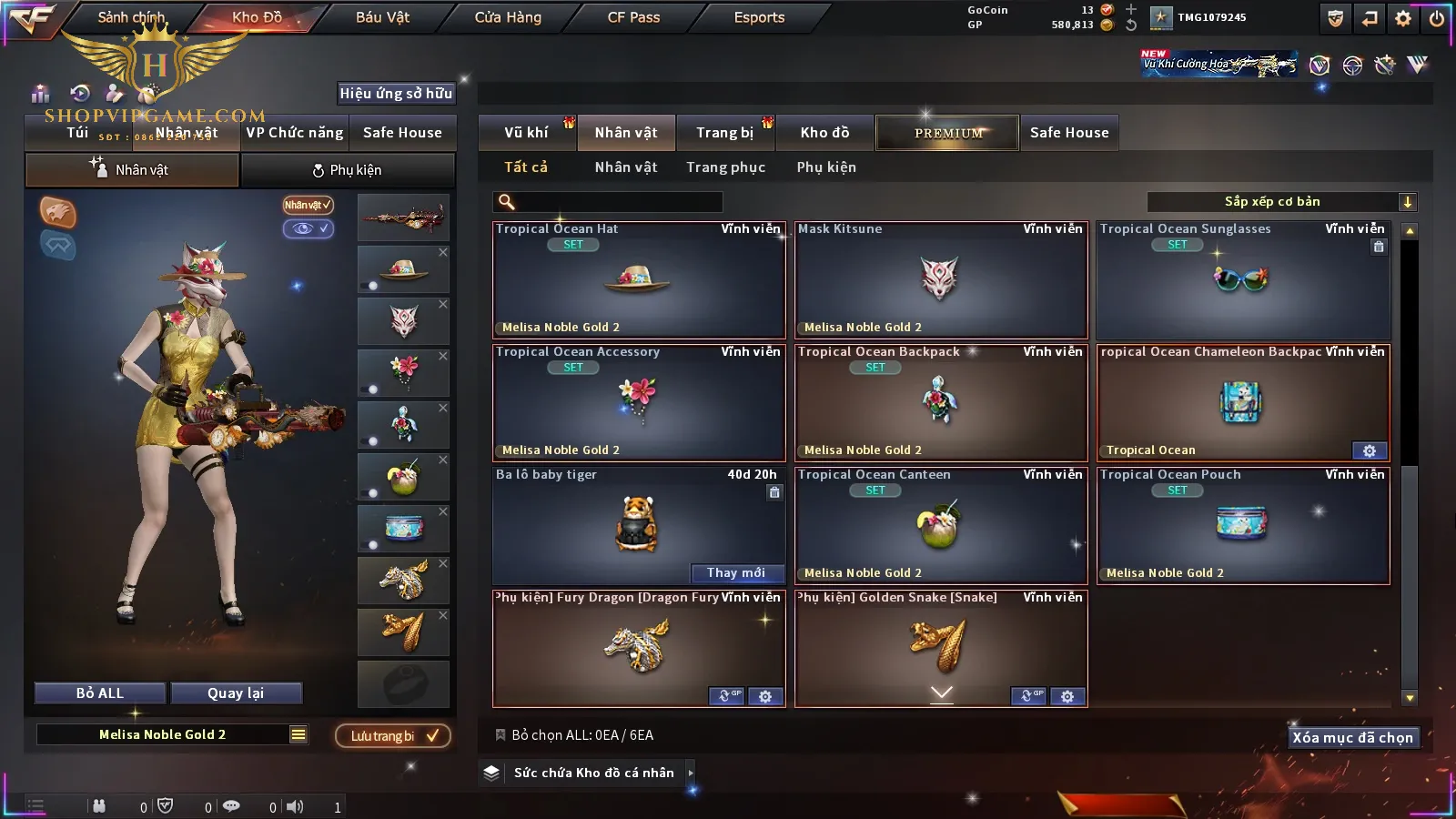Save loadout with Lưu trang bị
The width and height of the screenshot is (1456, 819).
tap(393, 735)
